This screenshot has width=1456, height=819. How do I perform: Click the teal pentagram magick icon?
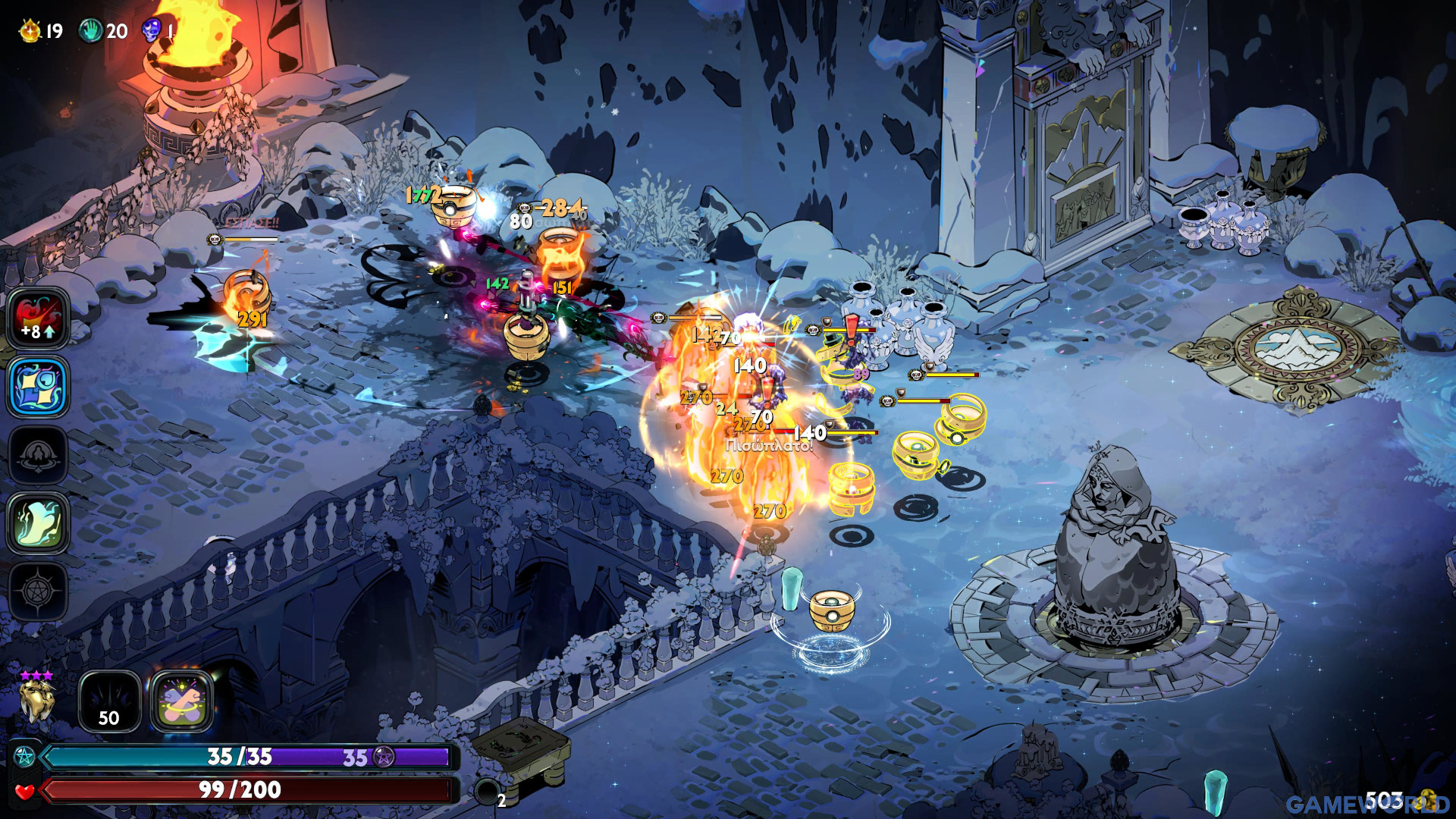click(x=24, y=756)
